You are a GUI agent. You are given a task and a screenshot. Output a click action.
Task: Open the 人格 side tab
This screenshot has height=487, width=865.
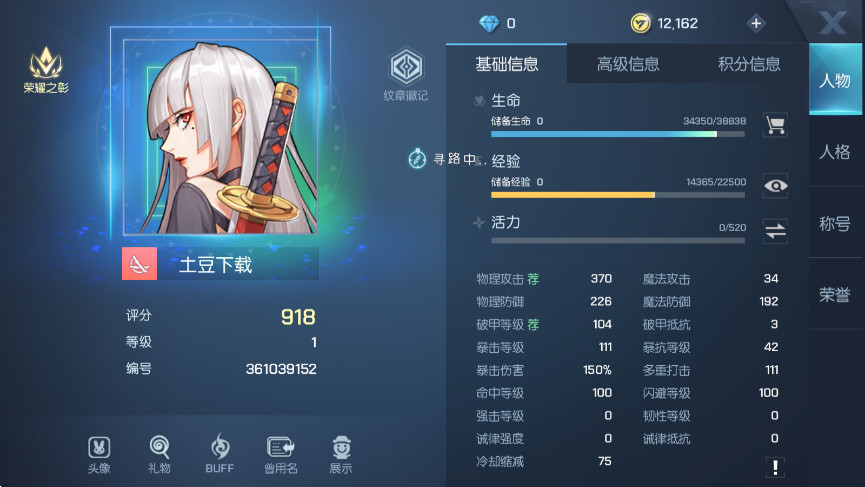coord(835,153)
